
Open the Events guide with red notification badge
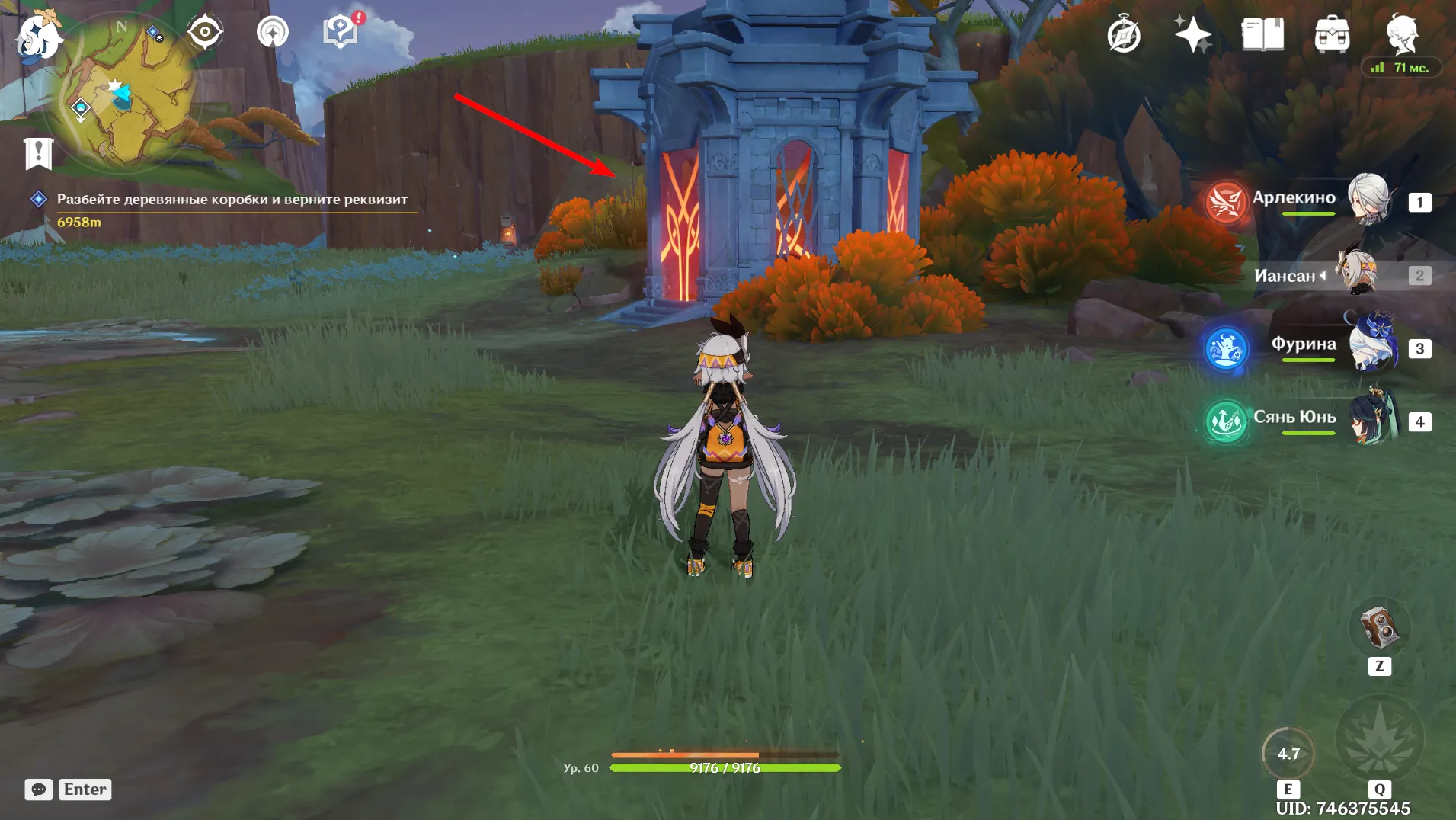pyautogui.click(x=340, y=31)
